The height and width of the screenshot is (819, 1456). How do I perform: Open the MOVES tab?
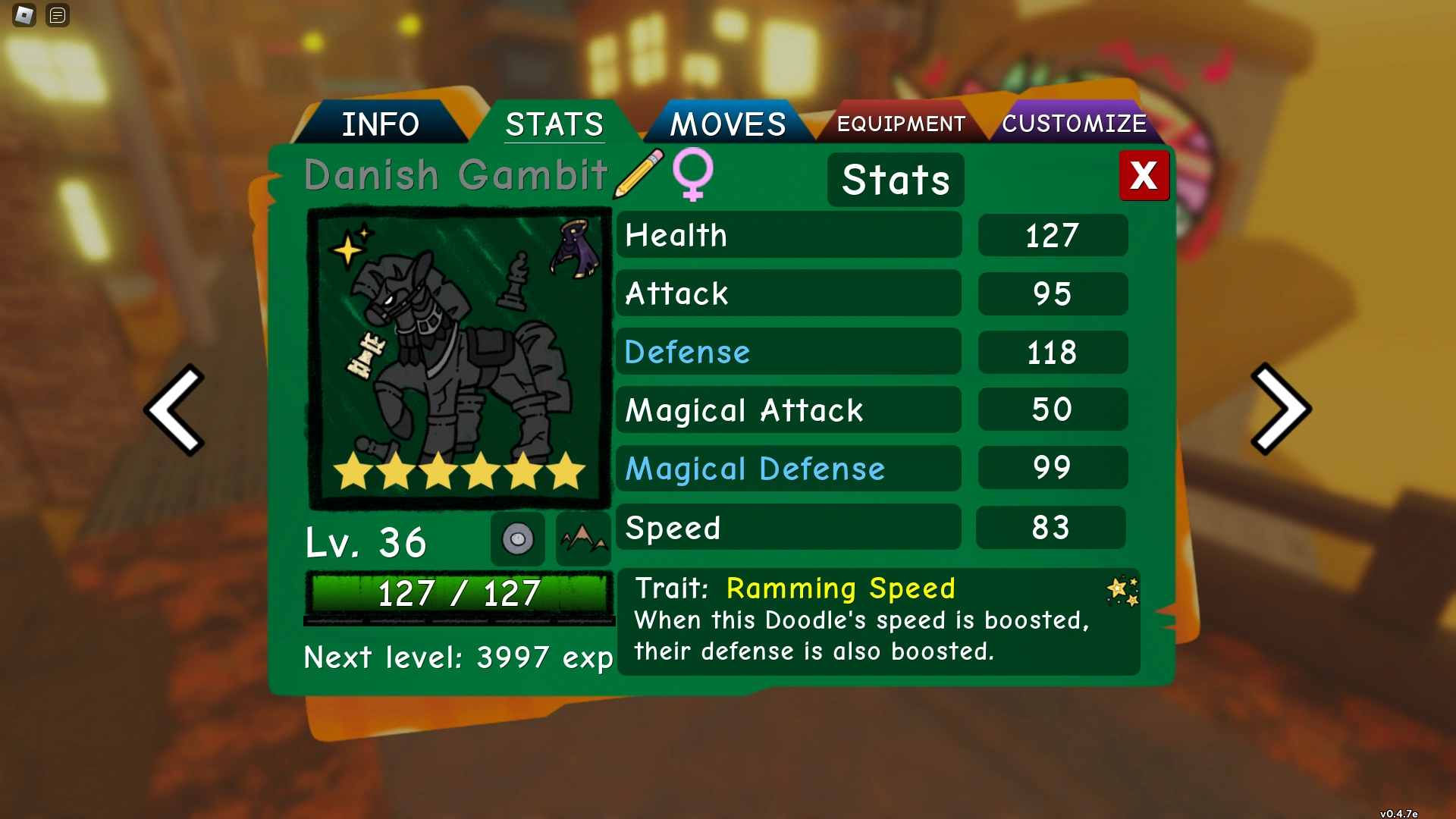(727, 123)
